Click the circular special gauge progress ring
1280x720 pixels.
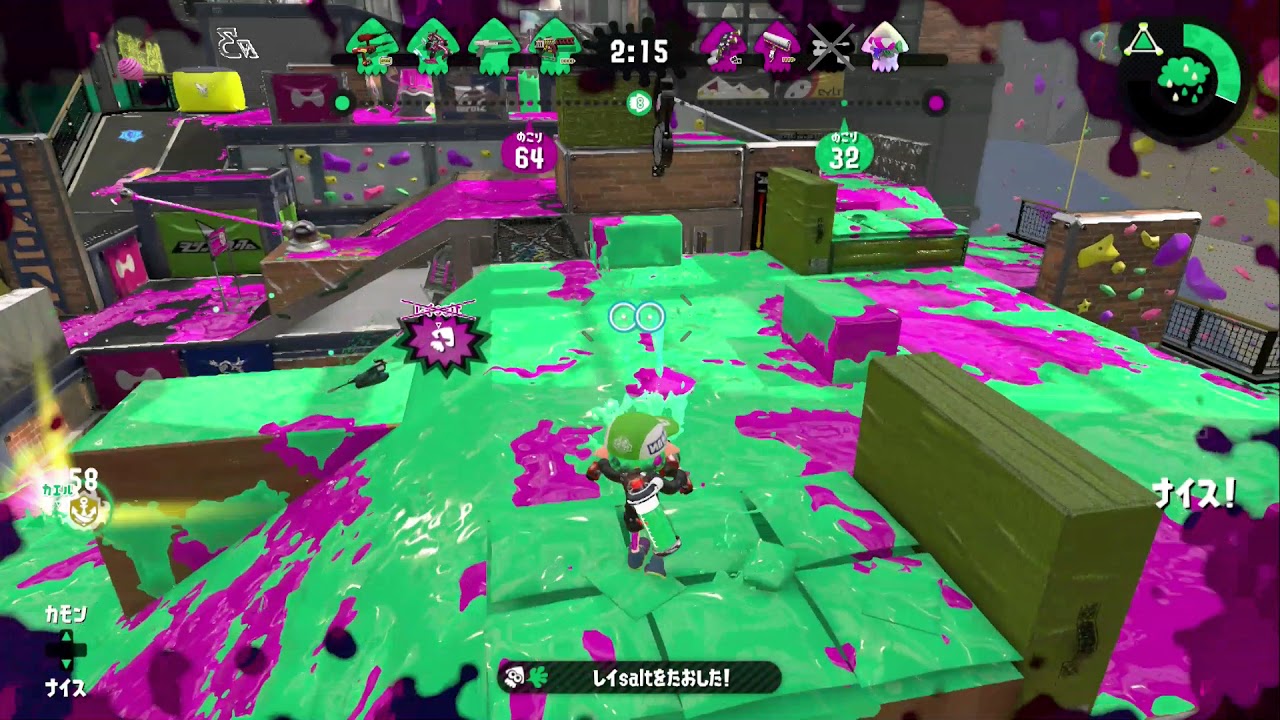(1222, 60)
